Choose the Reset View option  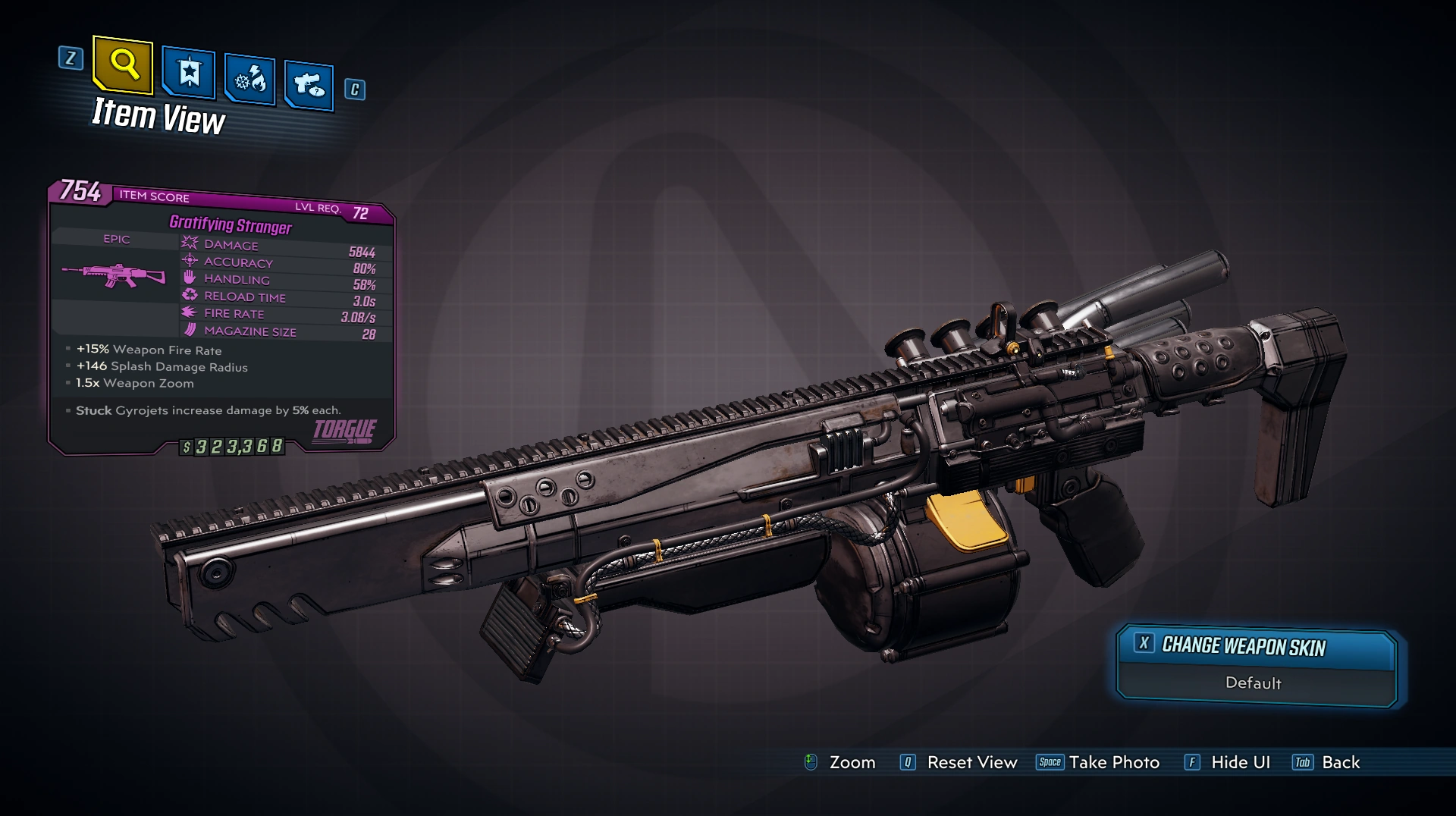[959, 762]
